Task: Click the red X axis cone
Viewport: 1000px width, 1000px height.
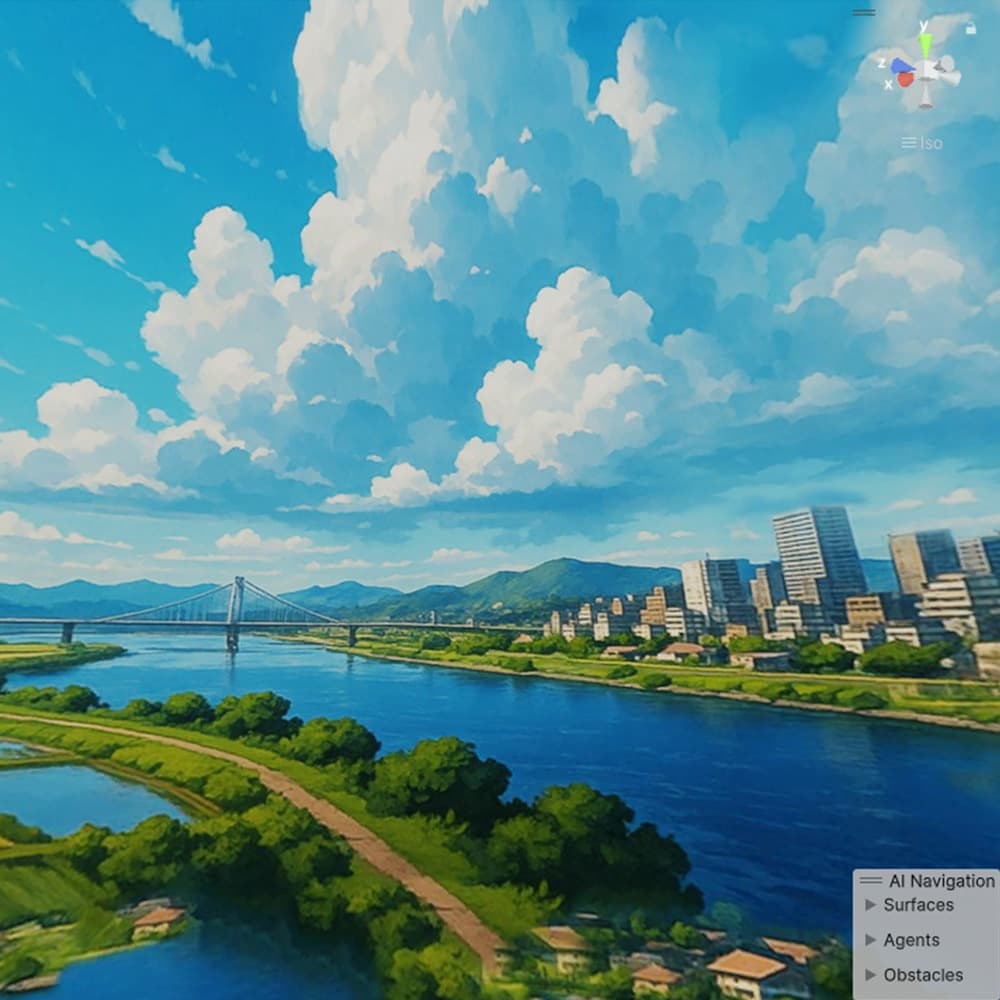Action: (905, 79)
